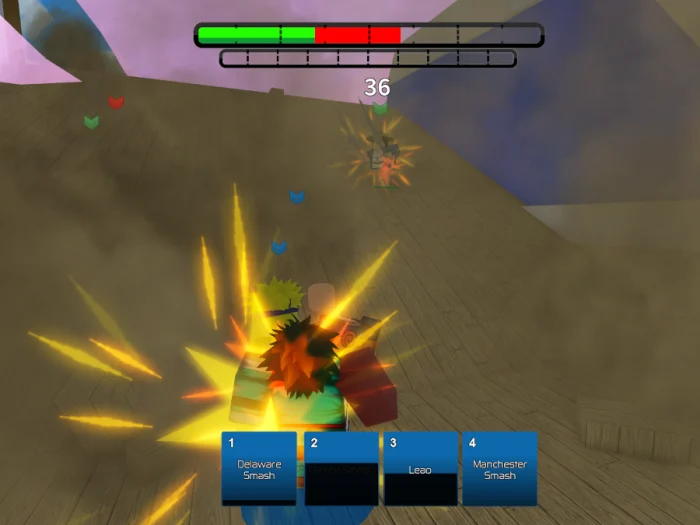Screen dimensions: 700x525
Task: Select ability slot number 2
Action: coord(341,468)
